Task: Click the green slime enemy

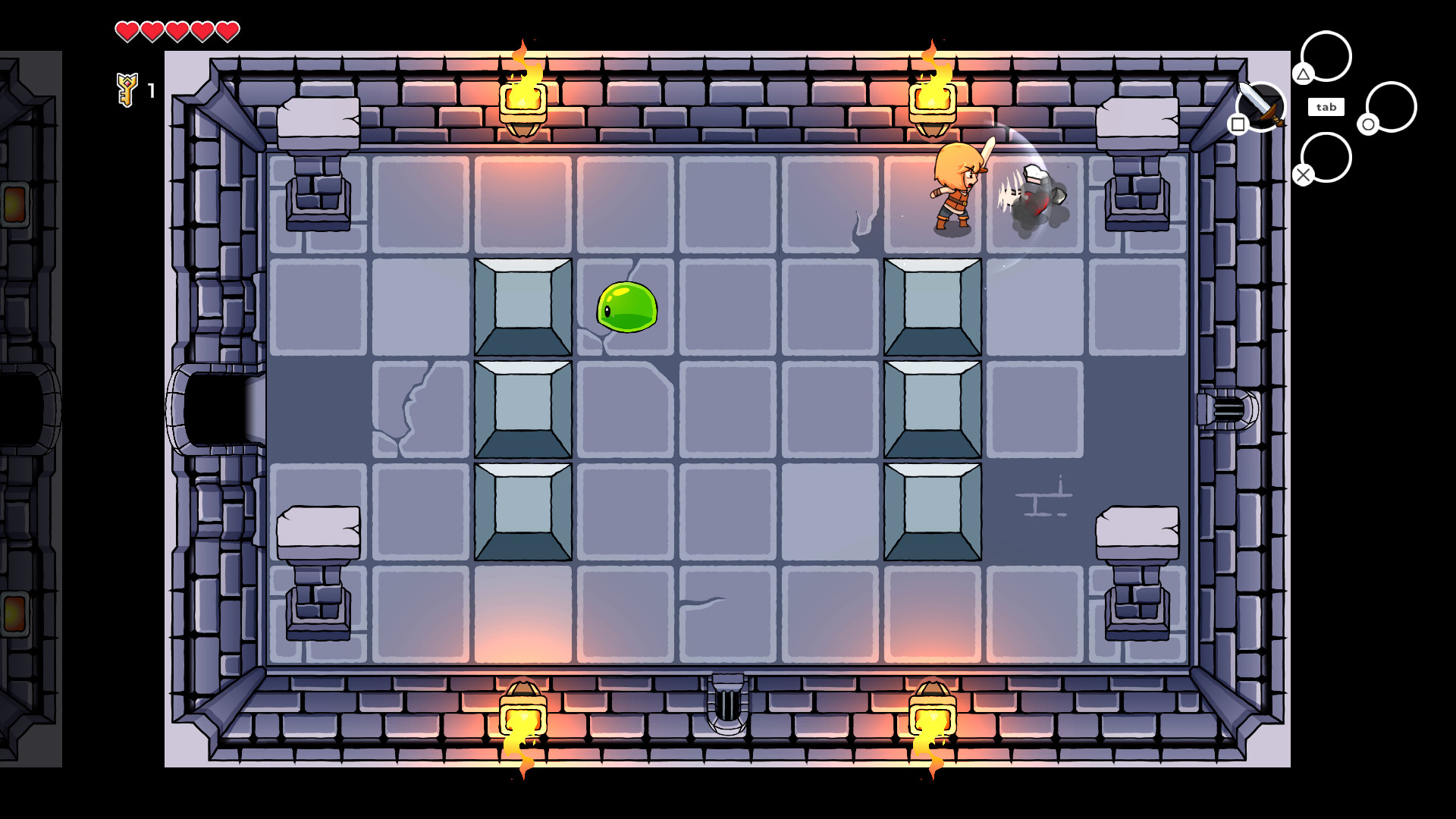Action: click(626, 307)
